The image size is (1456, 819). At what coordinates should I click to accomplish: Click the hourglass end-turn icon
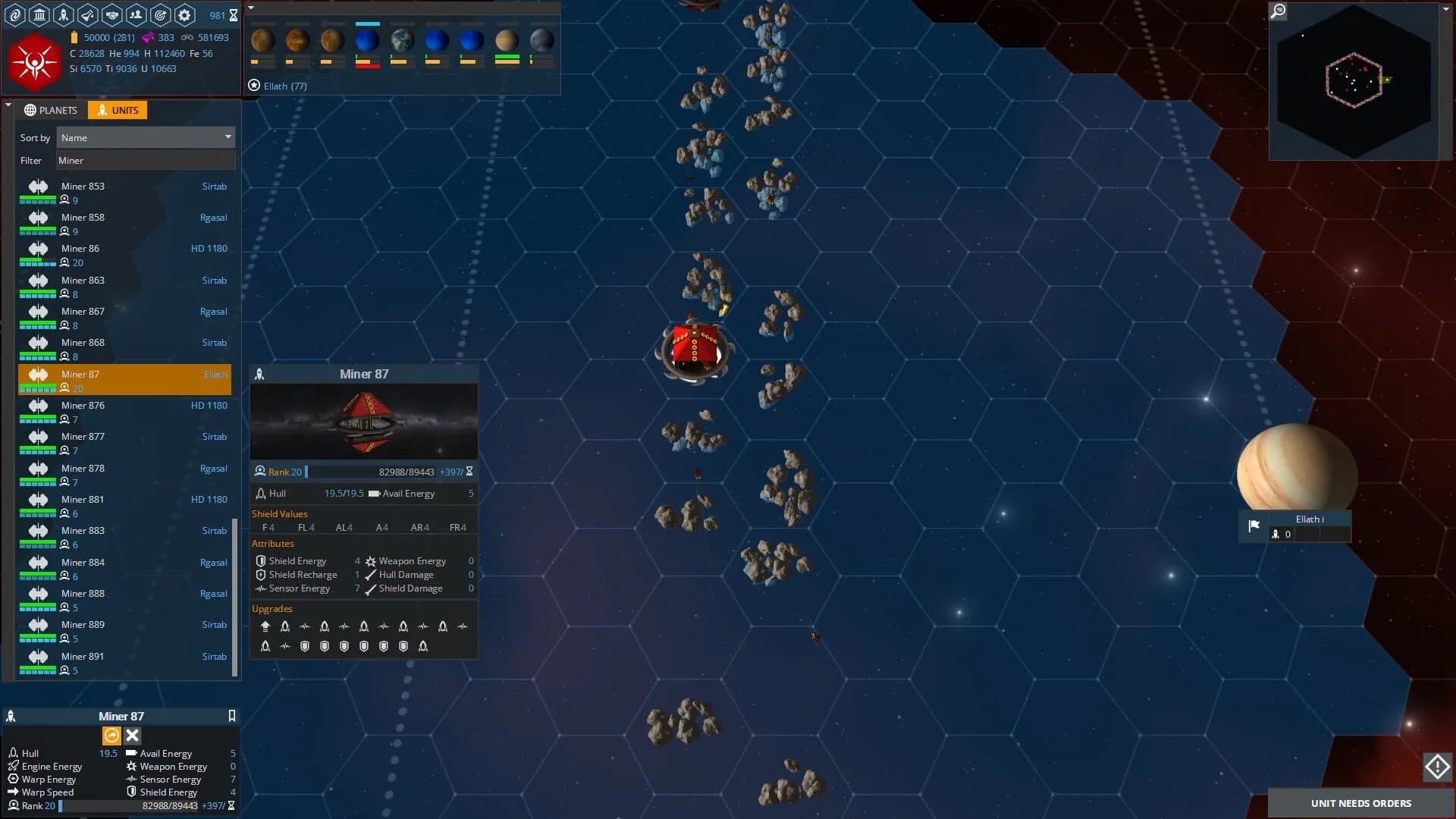click(x=232, y=15)
